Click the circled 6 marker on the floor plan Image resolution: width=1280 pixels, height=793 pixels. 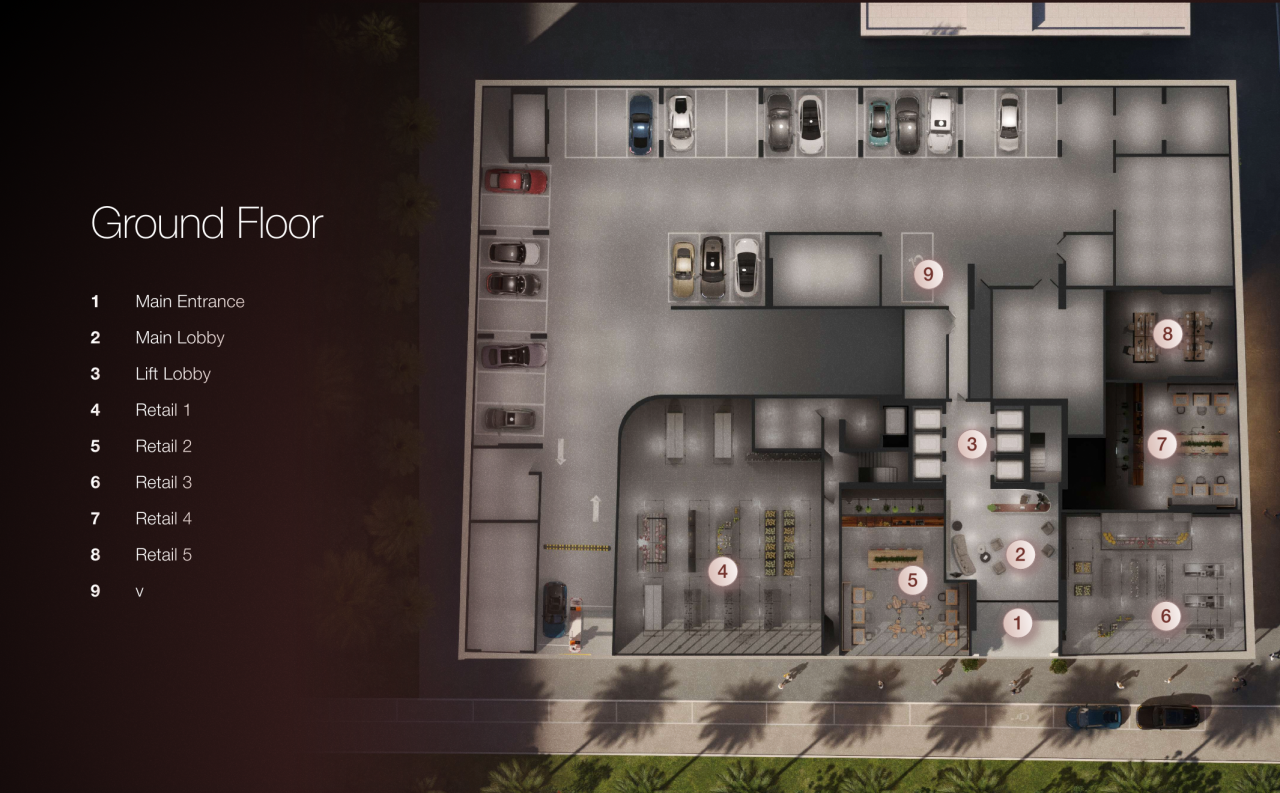[x=1165, y=616]
